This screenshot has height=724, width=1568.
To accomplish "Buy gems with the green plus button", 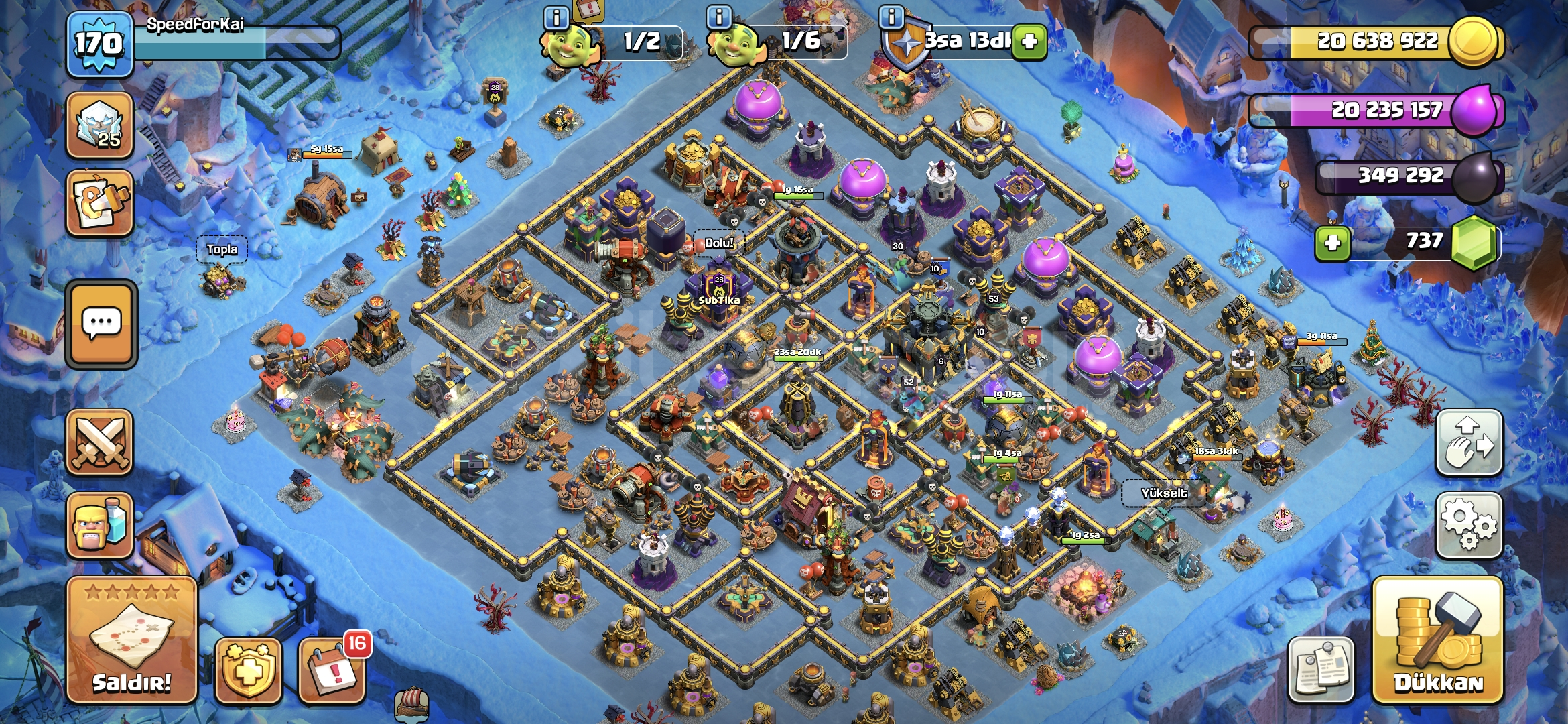I will (1332, 243).
